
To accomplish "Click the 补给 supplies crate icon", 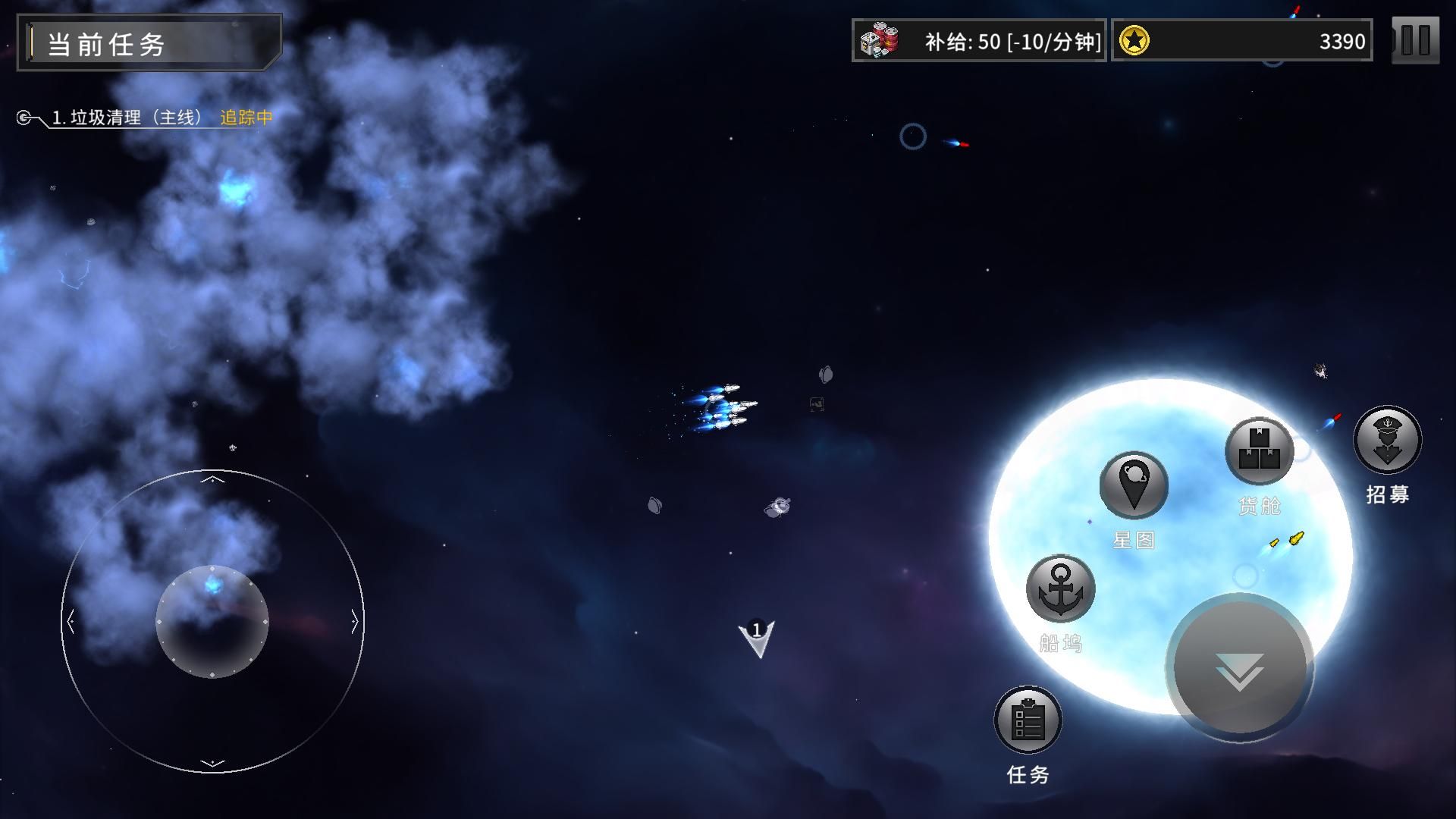I will pos(880,41).
